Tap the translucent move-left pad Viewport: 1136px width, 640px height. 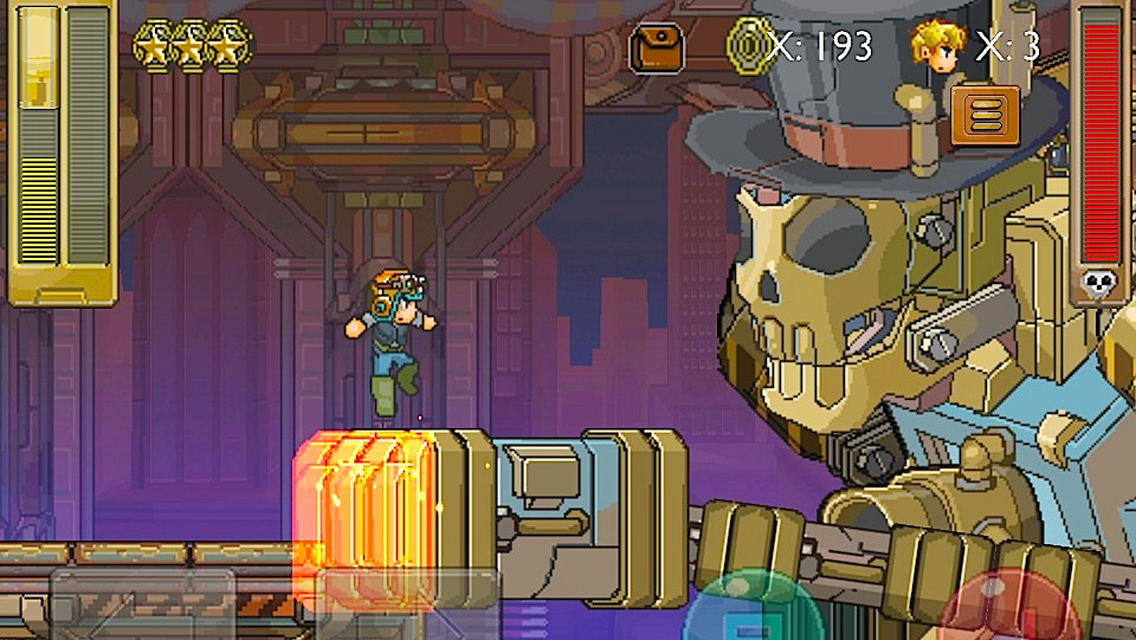click(142, 606)
